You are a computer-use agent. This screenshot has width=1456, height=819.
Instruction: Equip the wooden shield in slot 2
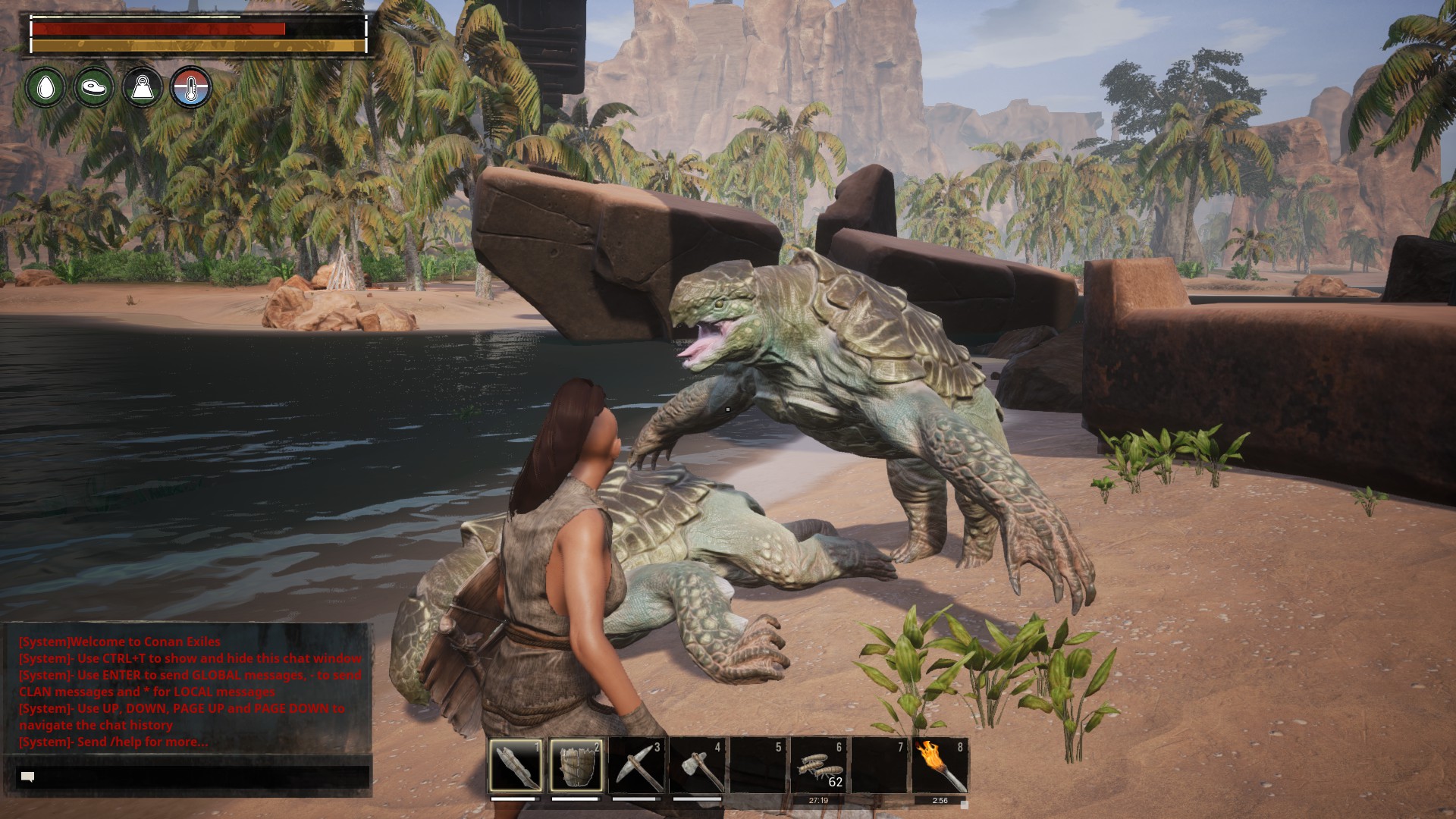576,765
